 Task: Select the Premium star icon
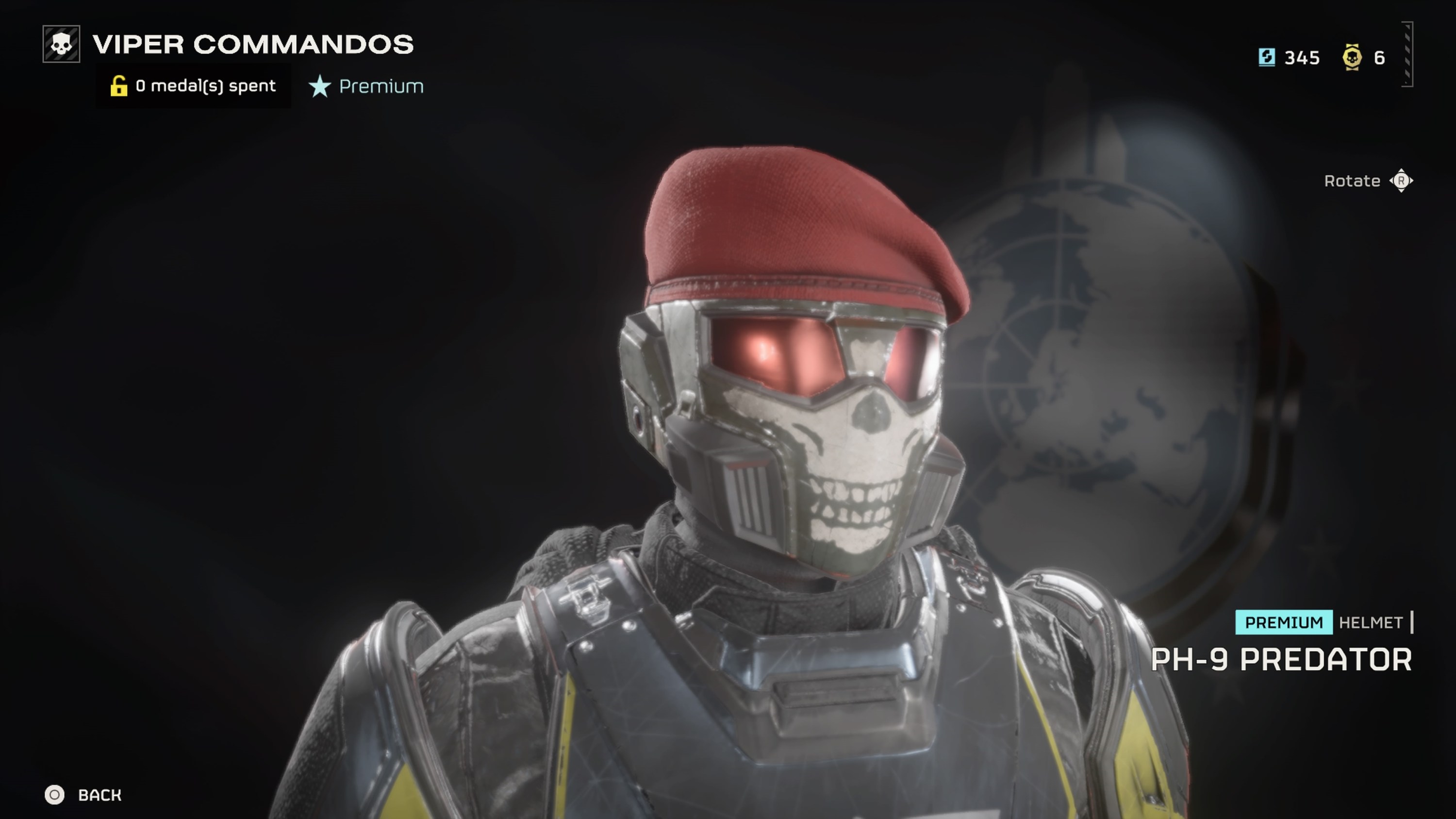[x=320, y=86]
